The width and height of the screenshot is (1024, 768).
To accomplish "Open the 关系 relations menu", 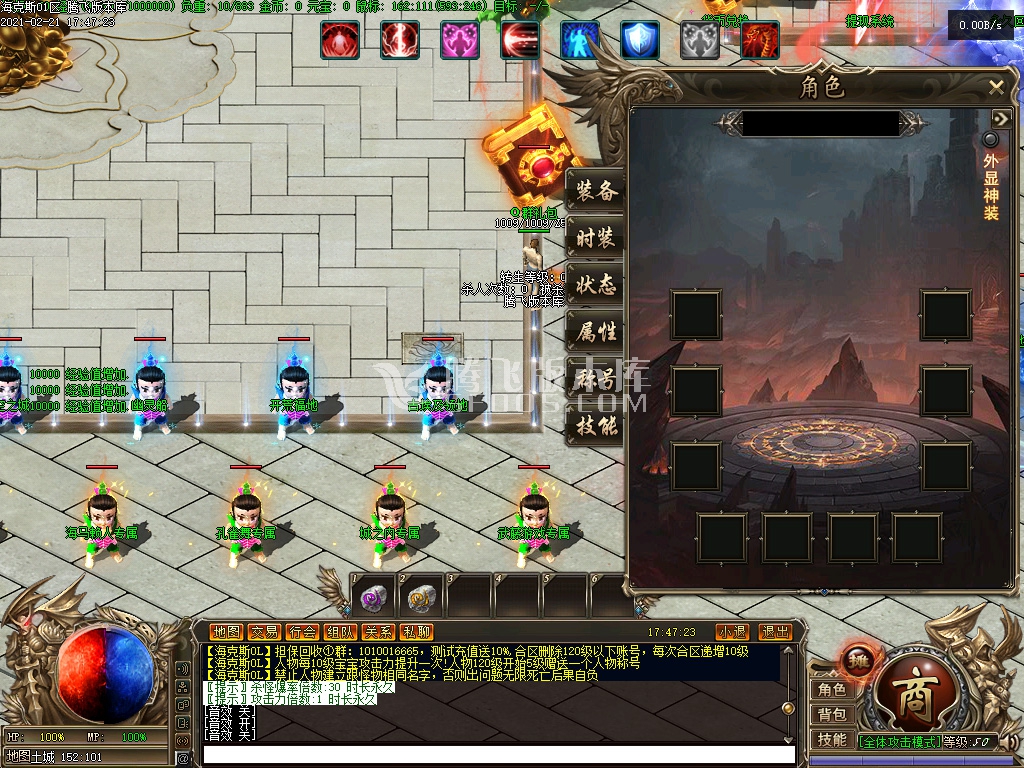I will (x=378, y=632).
